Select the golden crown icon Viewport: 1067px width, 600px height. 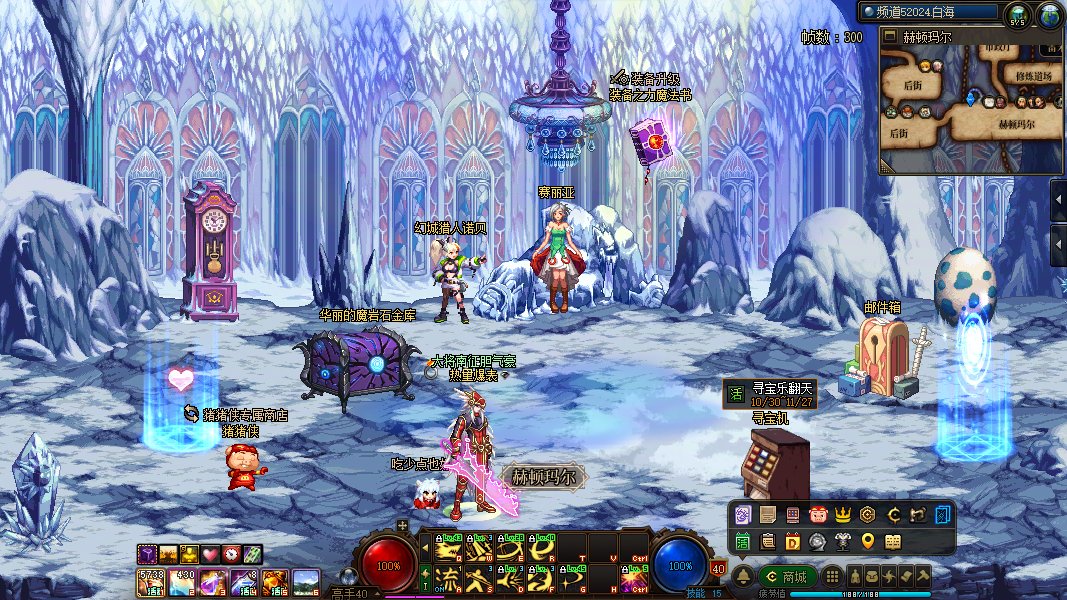(843, 515)
